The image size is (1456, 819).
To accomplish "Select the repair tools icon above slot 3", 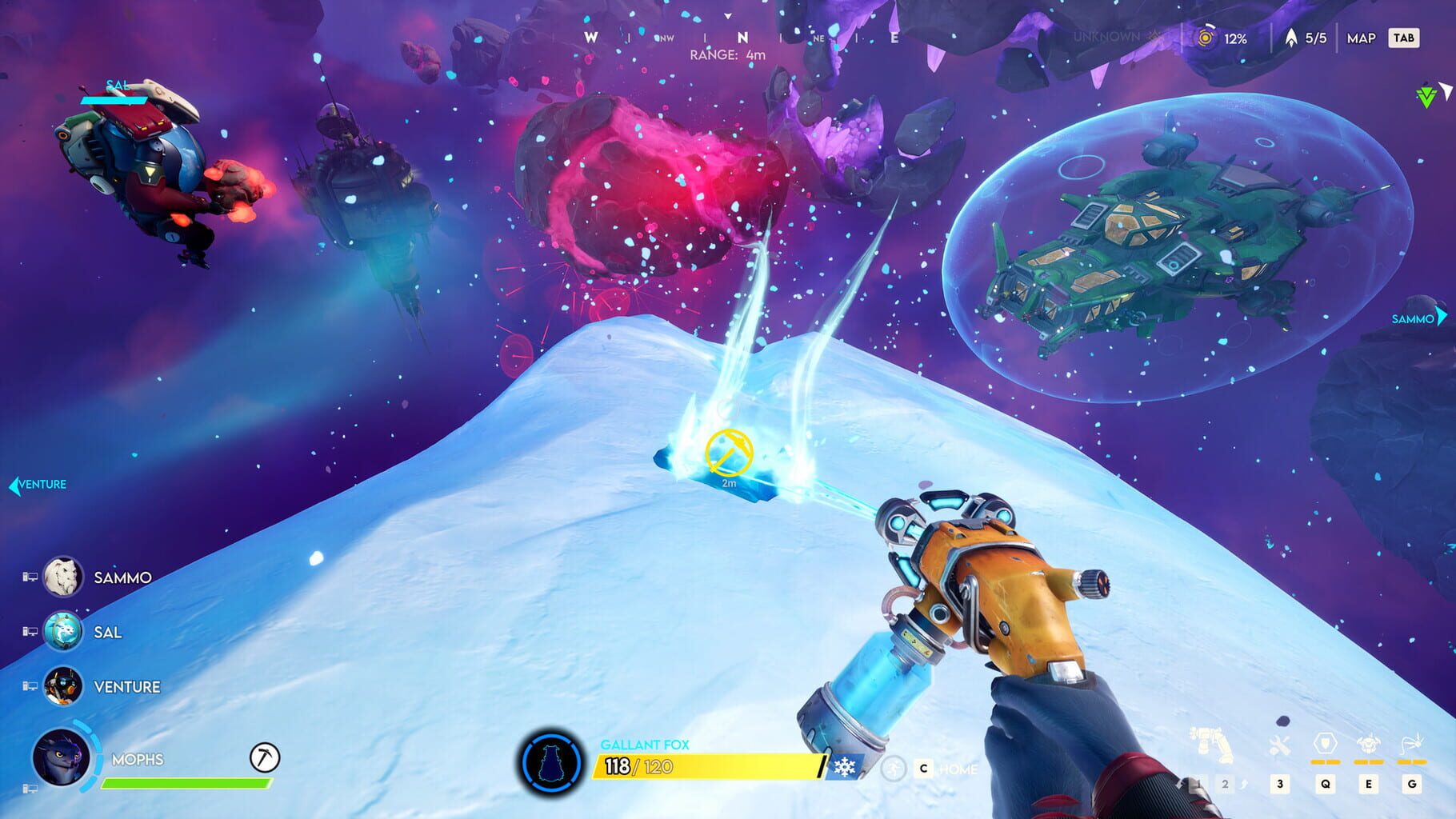I will [x=1280, y=743].
